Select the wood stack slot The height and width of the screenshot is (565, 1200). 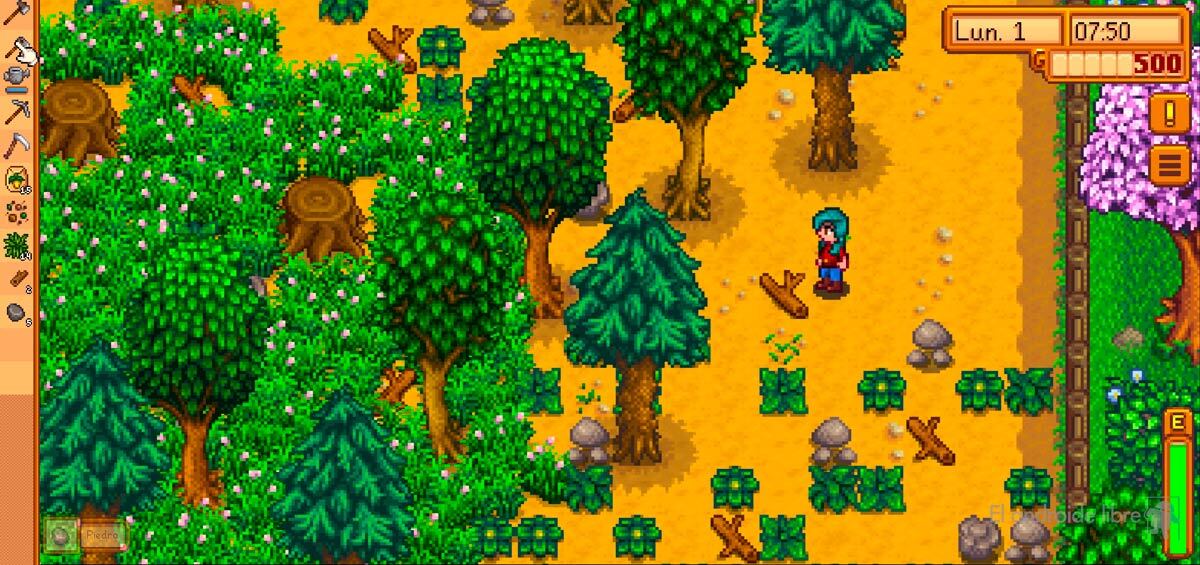(17, 279)
